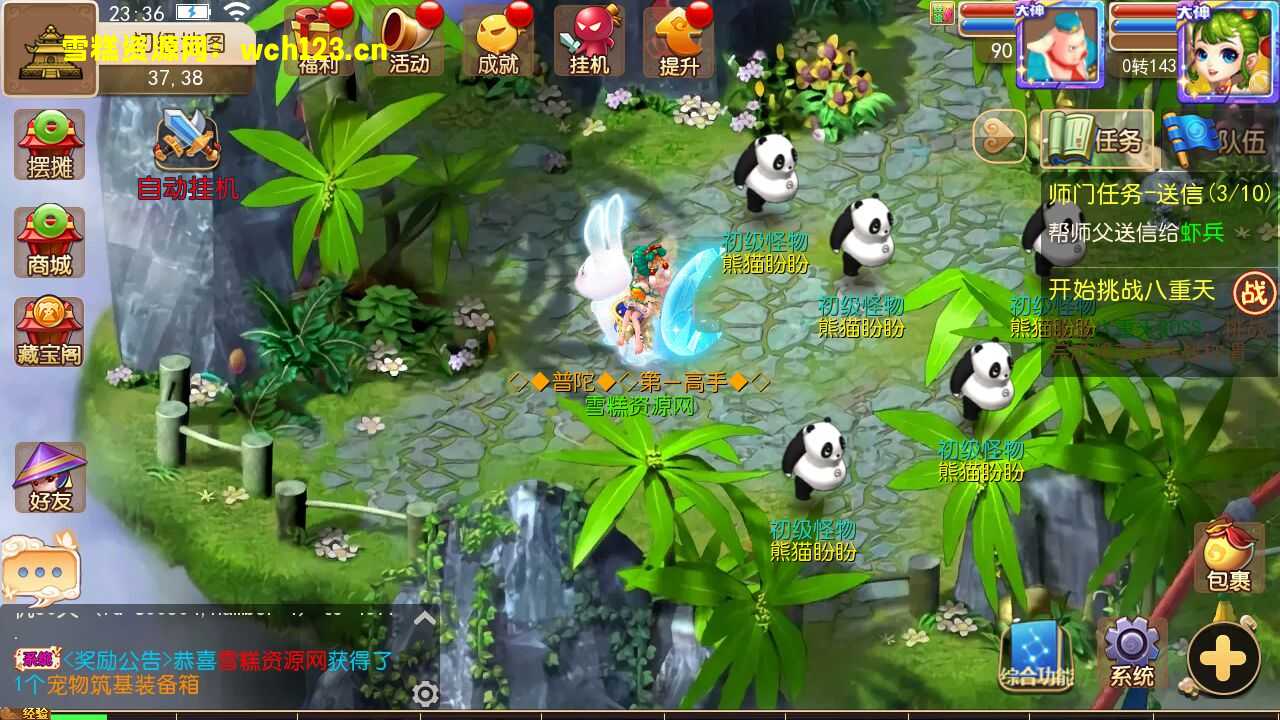Open the 活动 events horn icon
This screenshot has width=1280, height=720.
point(410,42)
